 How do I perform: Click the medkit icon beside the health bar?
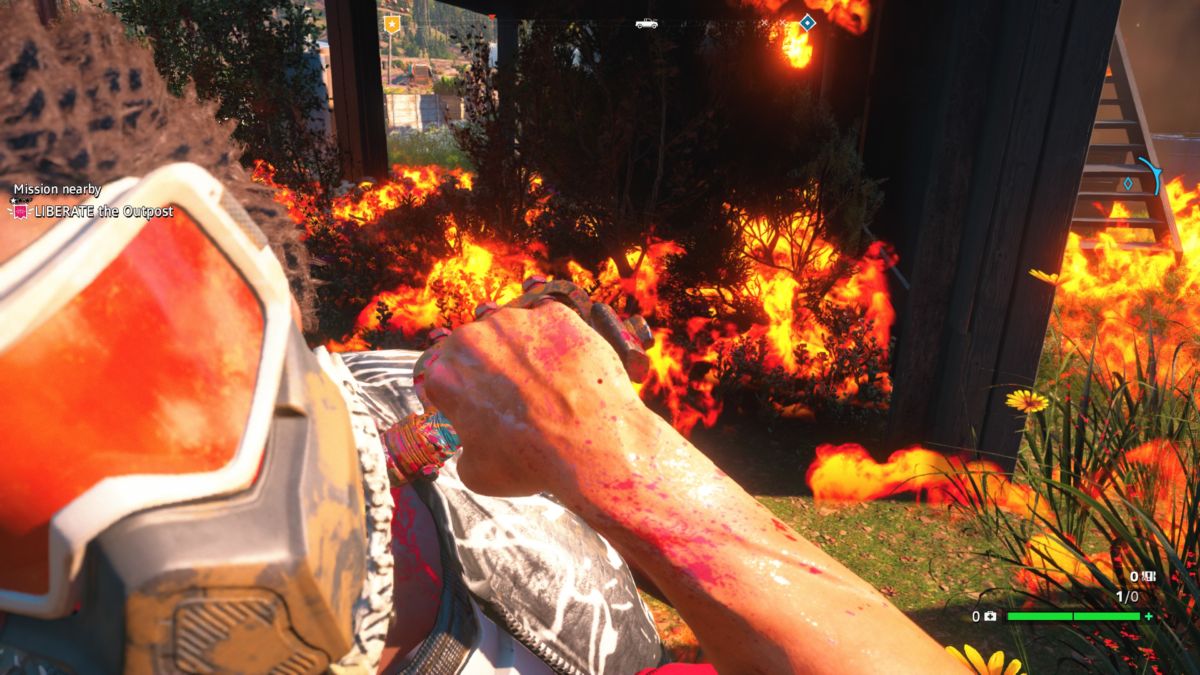pyautogui.click(x=989, y=617)
